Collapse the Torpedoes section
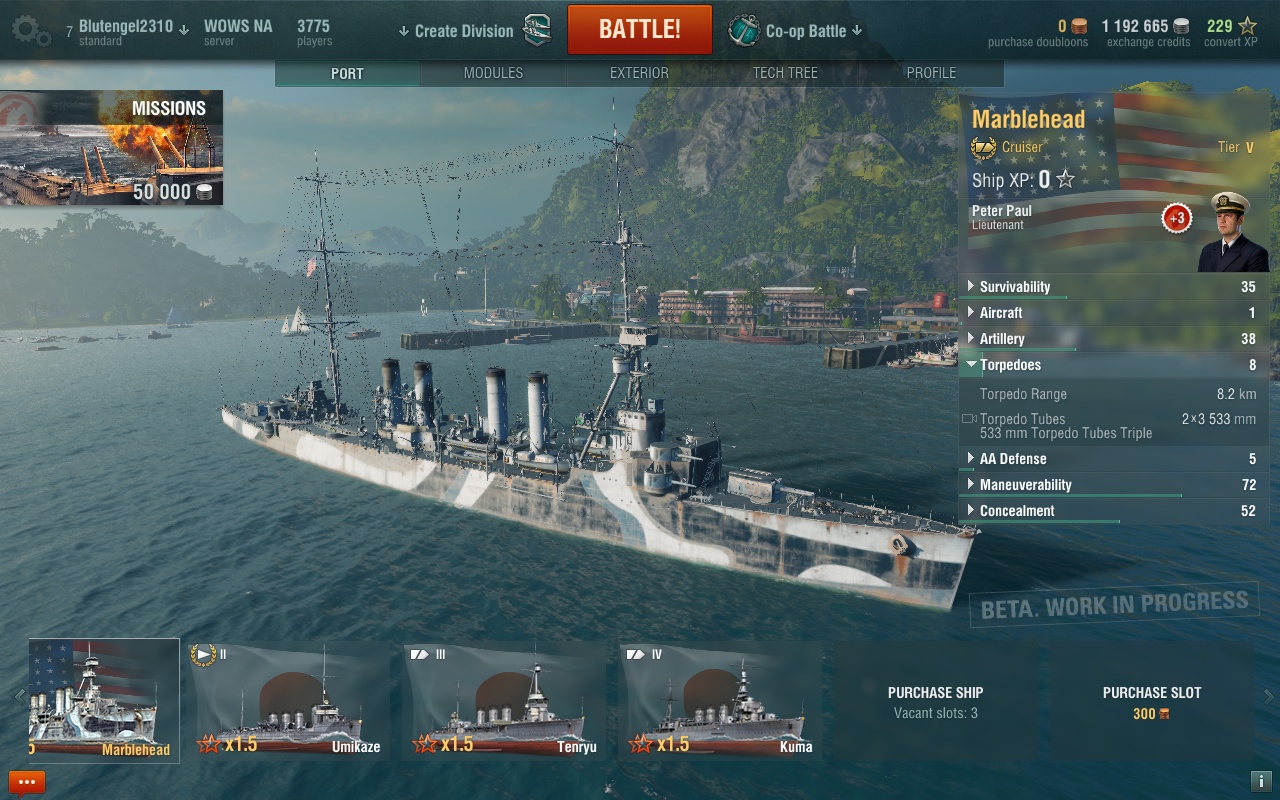 (1010, 365)
